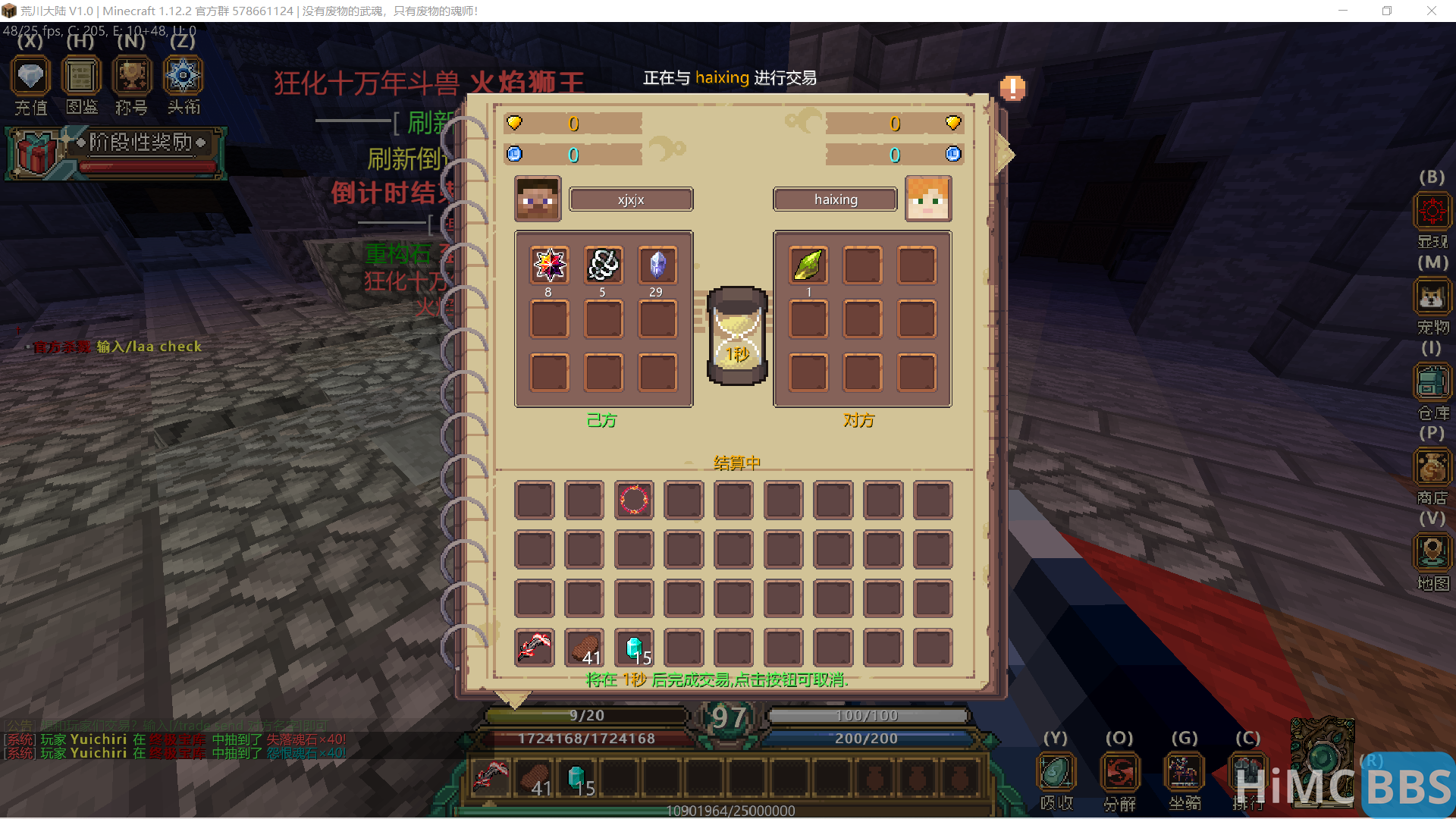Image resolution: width=1456 pixels, height=819 pixels.
Task: Select the haixing player name field
Action: click(835, 199)
